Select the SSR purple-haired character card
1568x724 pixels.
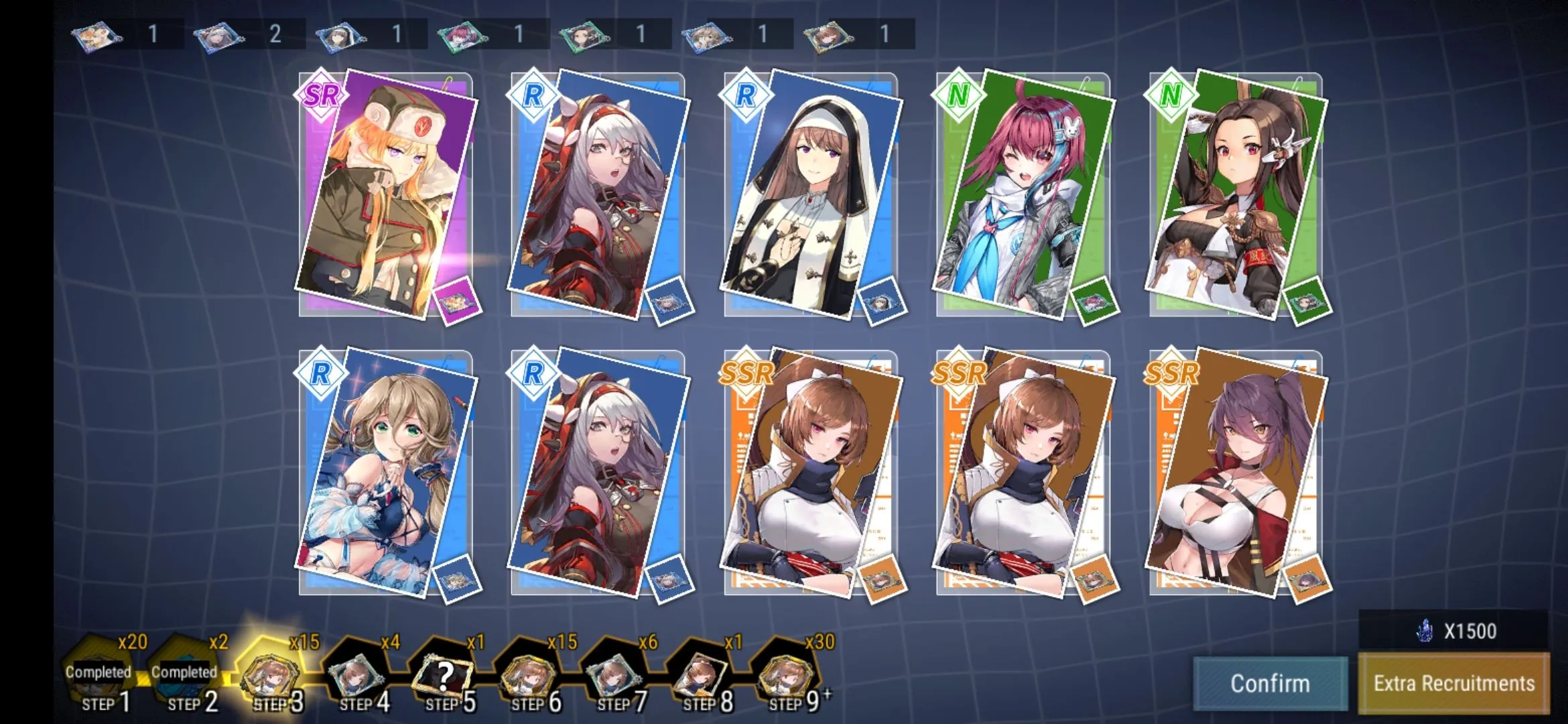click(1236, 473)
